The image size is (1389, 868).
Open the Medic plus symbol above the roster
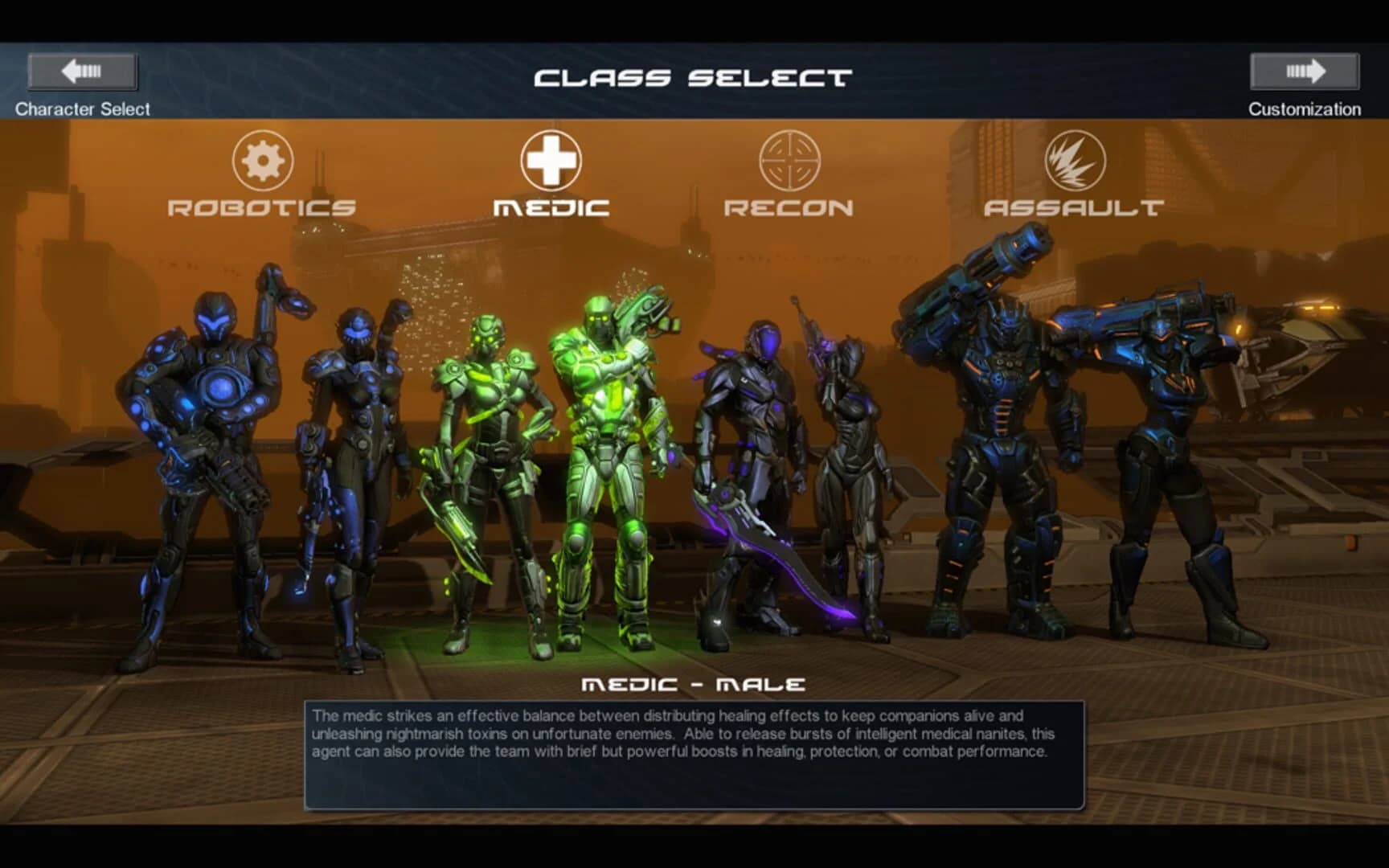click(x=553, y=161)
